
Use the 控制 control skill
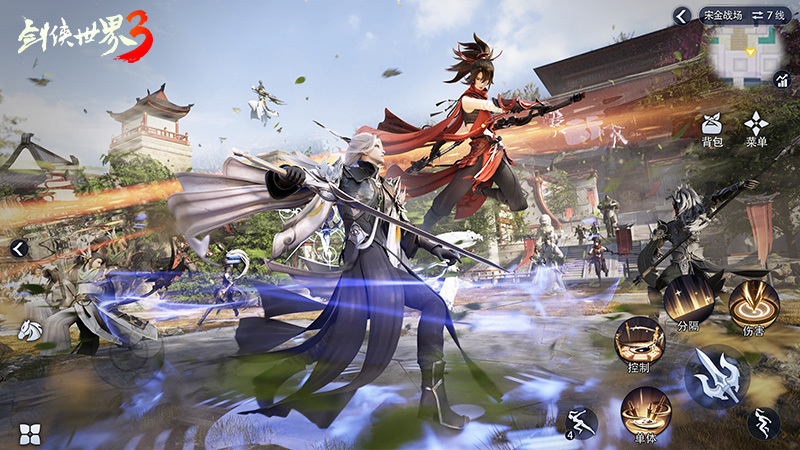click(639, 342)
